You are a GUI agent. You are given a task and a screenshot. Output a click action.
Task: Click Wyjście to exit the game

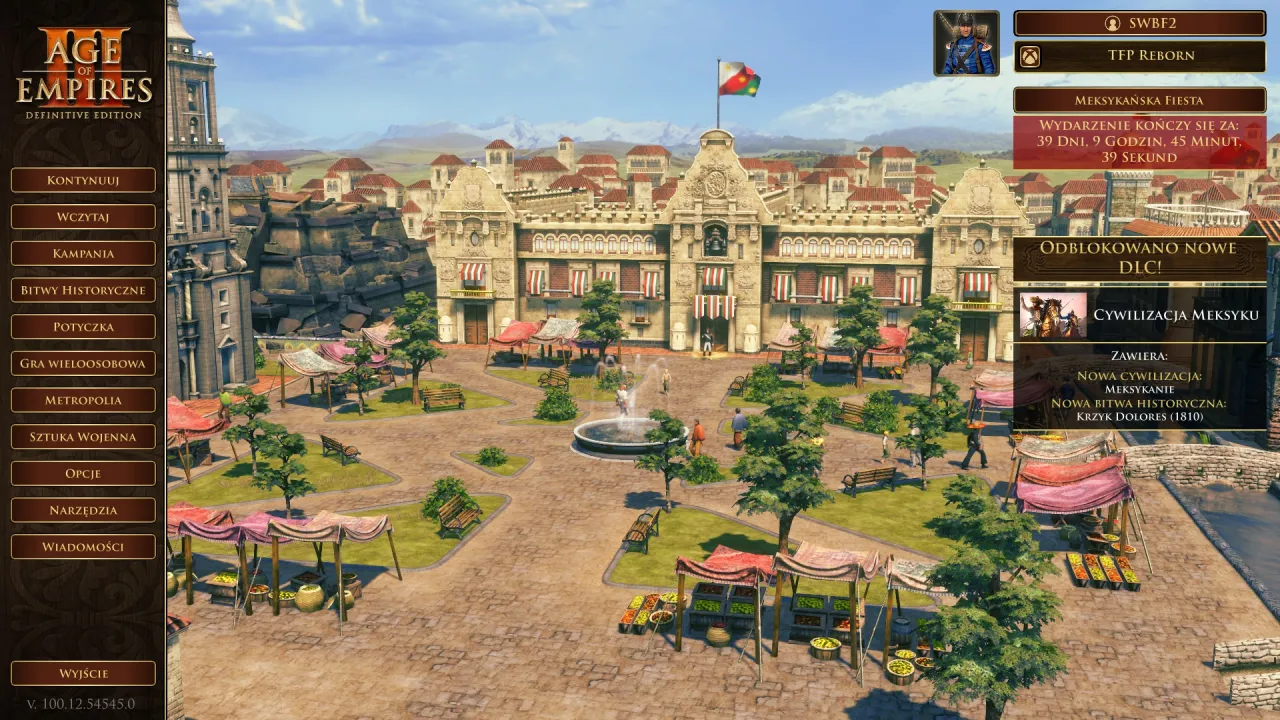pos(82,673)
